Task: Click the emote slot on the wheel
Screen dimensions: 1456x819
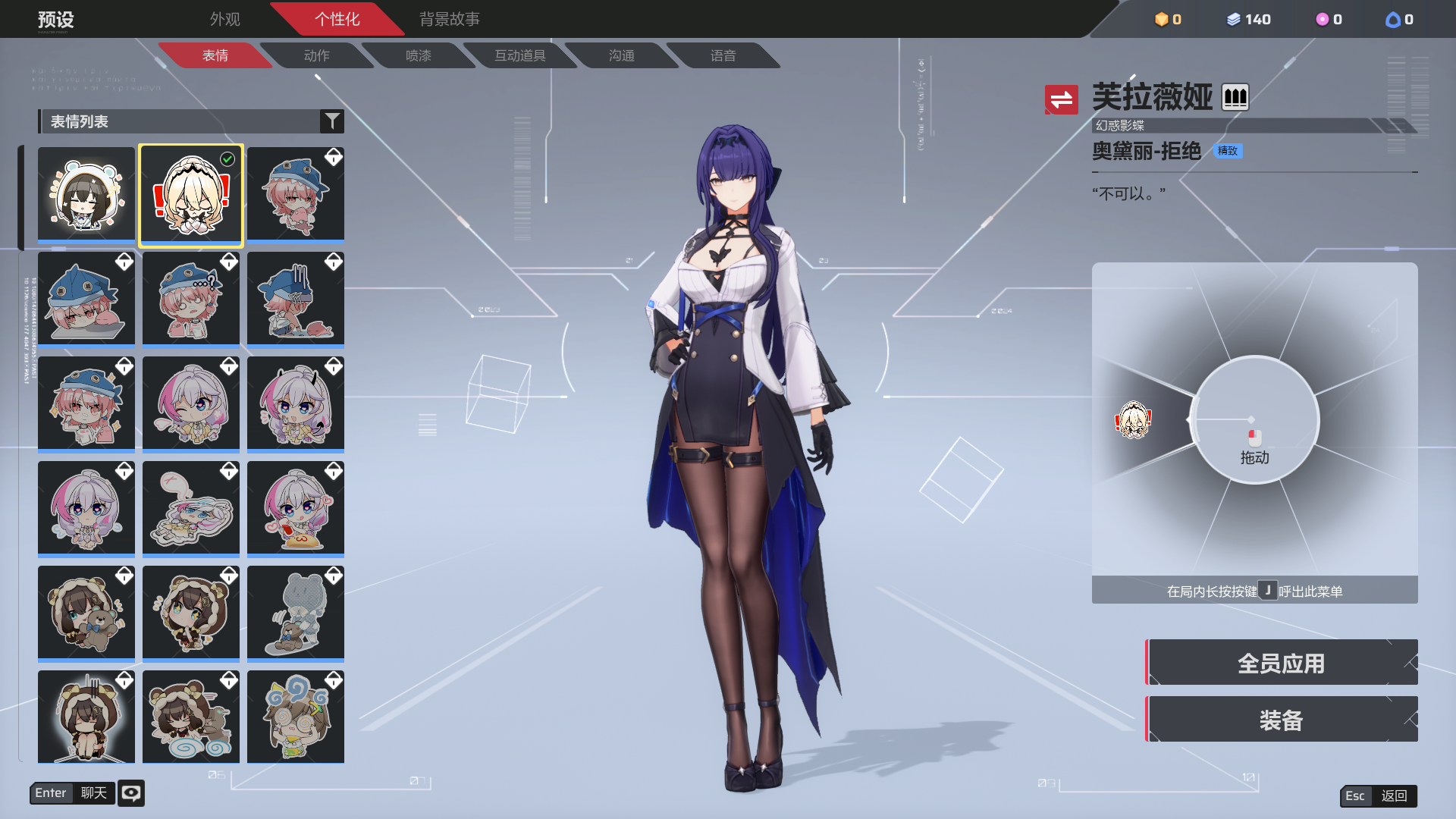Action: (1134, 420)
